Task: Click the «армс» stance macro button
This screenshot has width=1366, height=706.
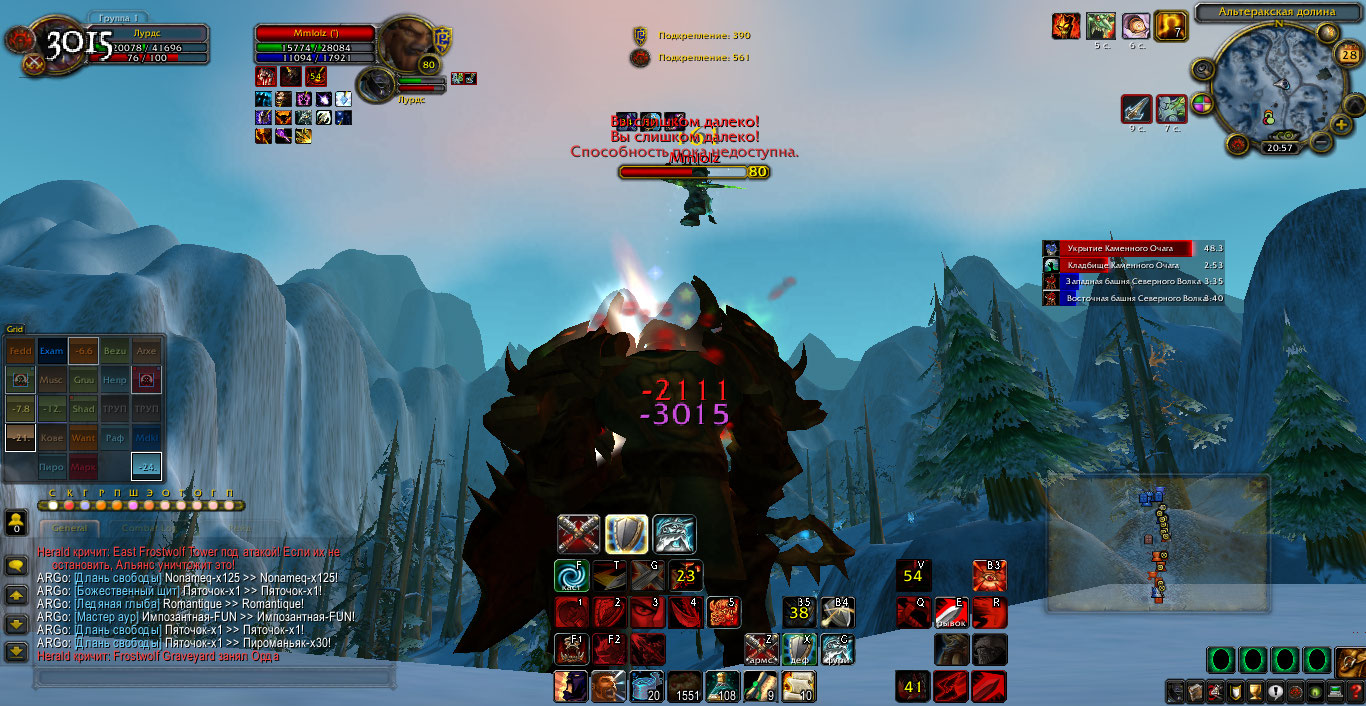Action: (x=760, y=649)
